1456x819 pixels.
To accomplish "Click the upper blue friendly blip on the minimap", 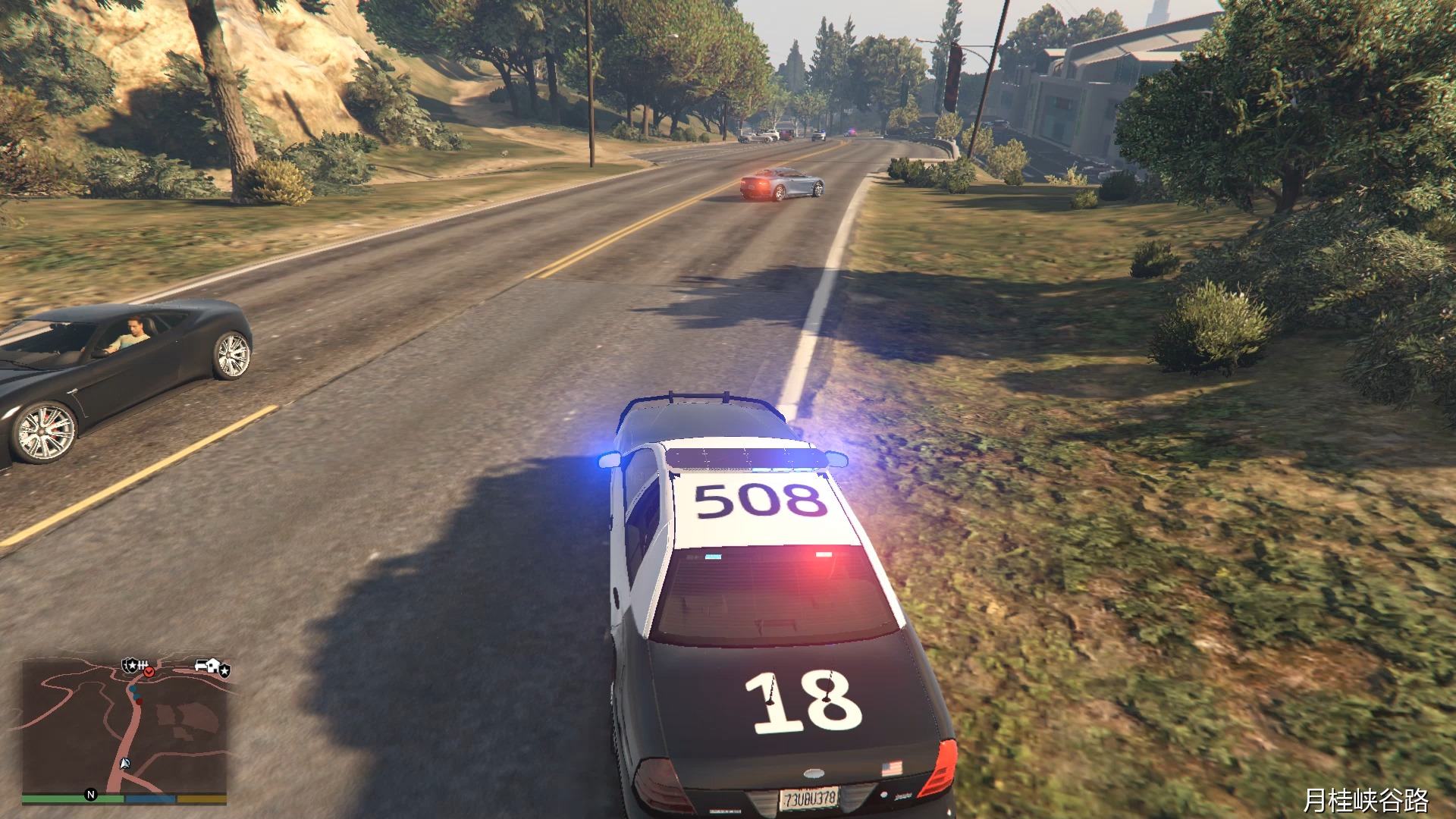I will [x=132, y=689].
